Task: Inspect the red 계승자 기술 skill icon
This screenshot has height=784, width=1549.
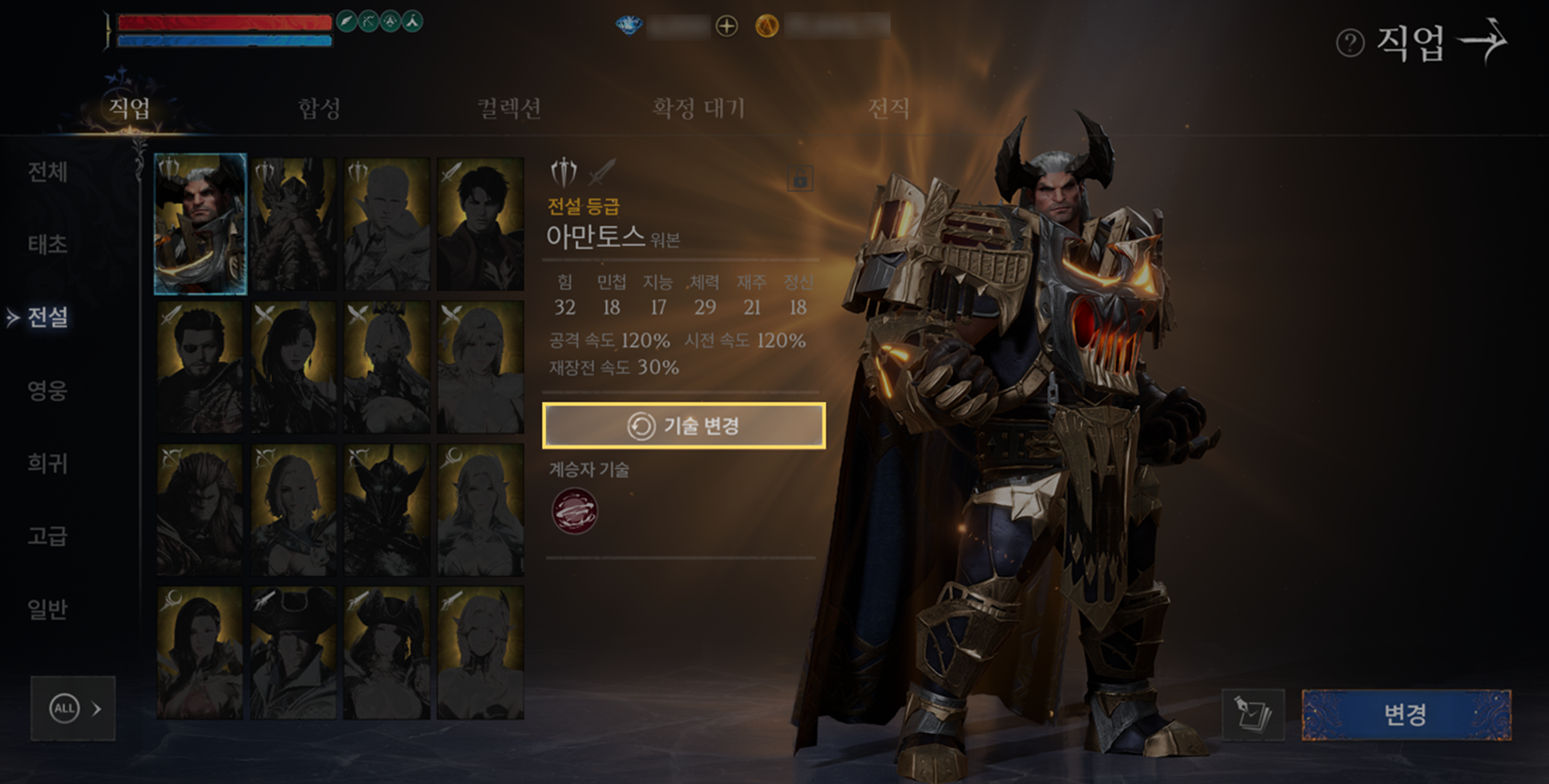Action: click(x=574, y=511)
